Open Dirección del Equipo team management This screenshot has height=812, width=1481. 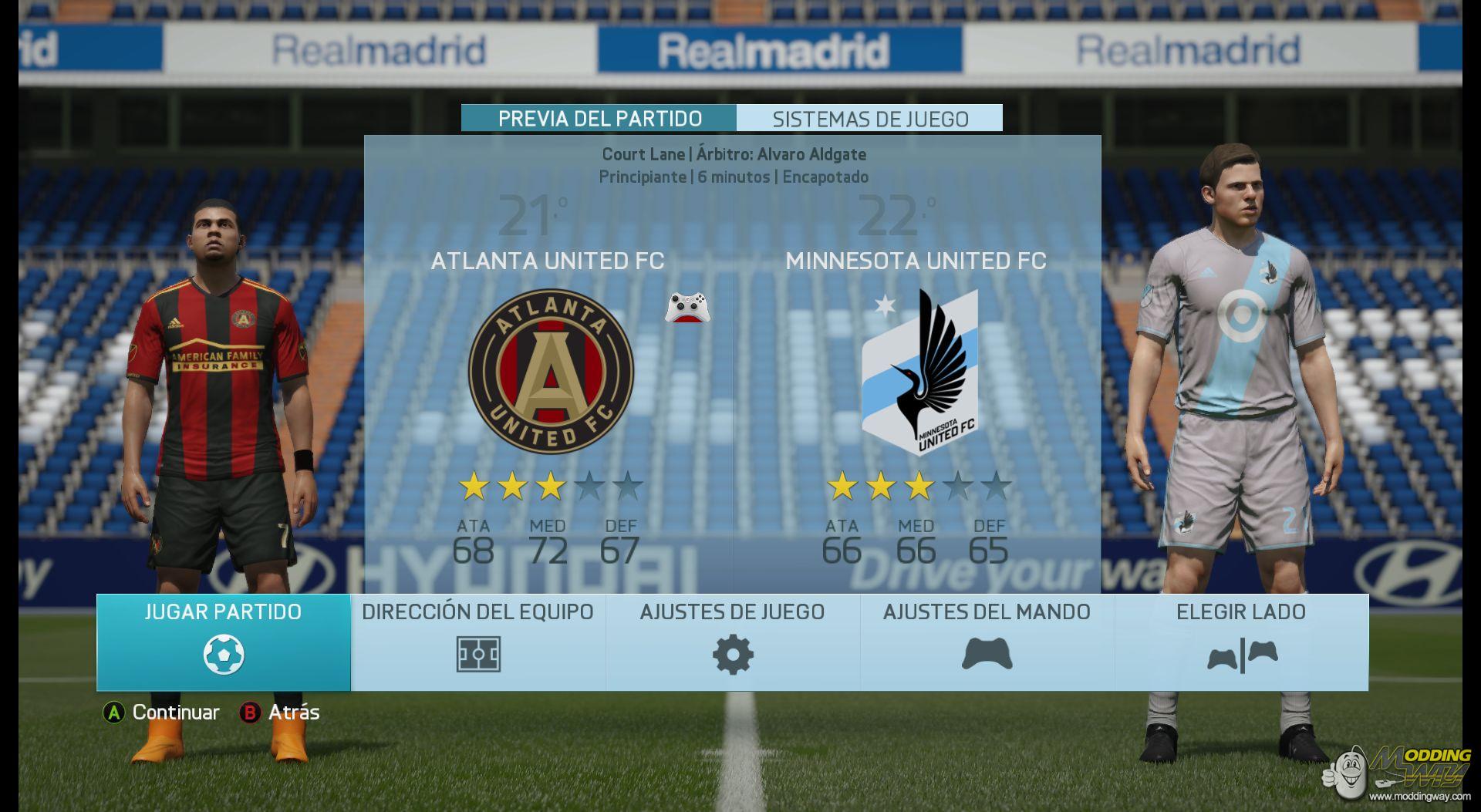[477, 642]
